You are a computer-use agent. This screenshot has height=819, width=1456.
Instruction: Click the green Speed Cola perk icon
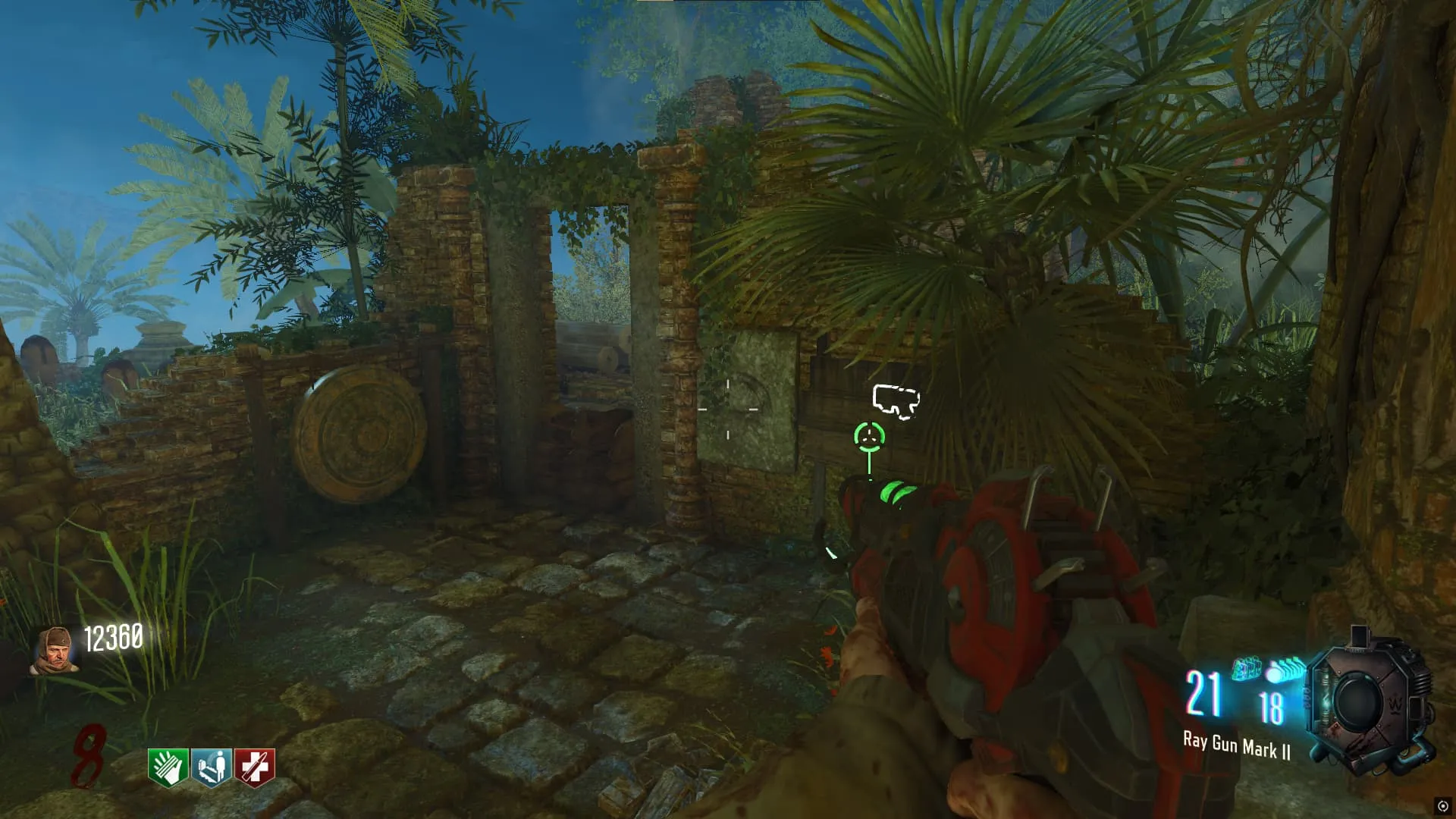click(168, 767)
